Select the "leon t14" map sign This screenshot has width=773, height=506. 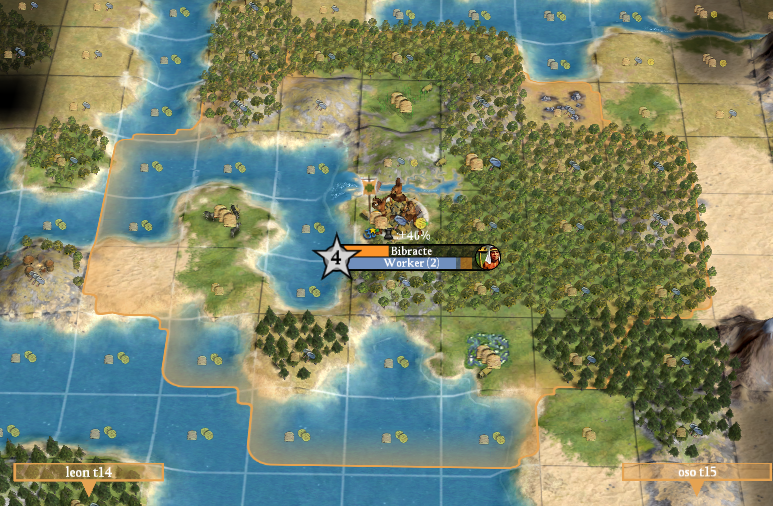tap(88, 472)
